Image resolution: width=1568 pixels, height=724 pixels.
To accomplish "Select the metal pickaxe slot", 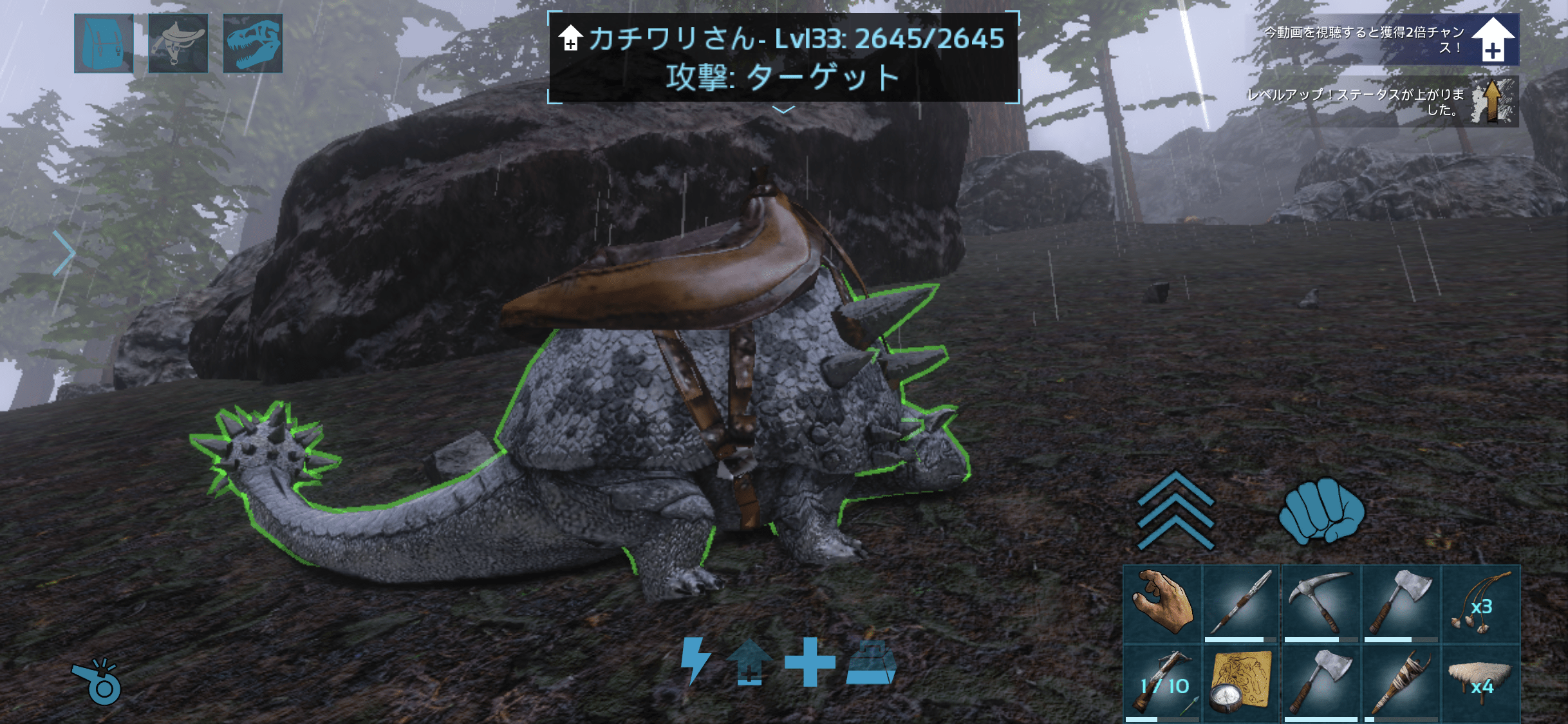I will tap(1321, 604).
